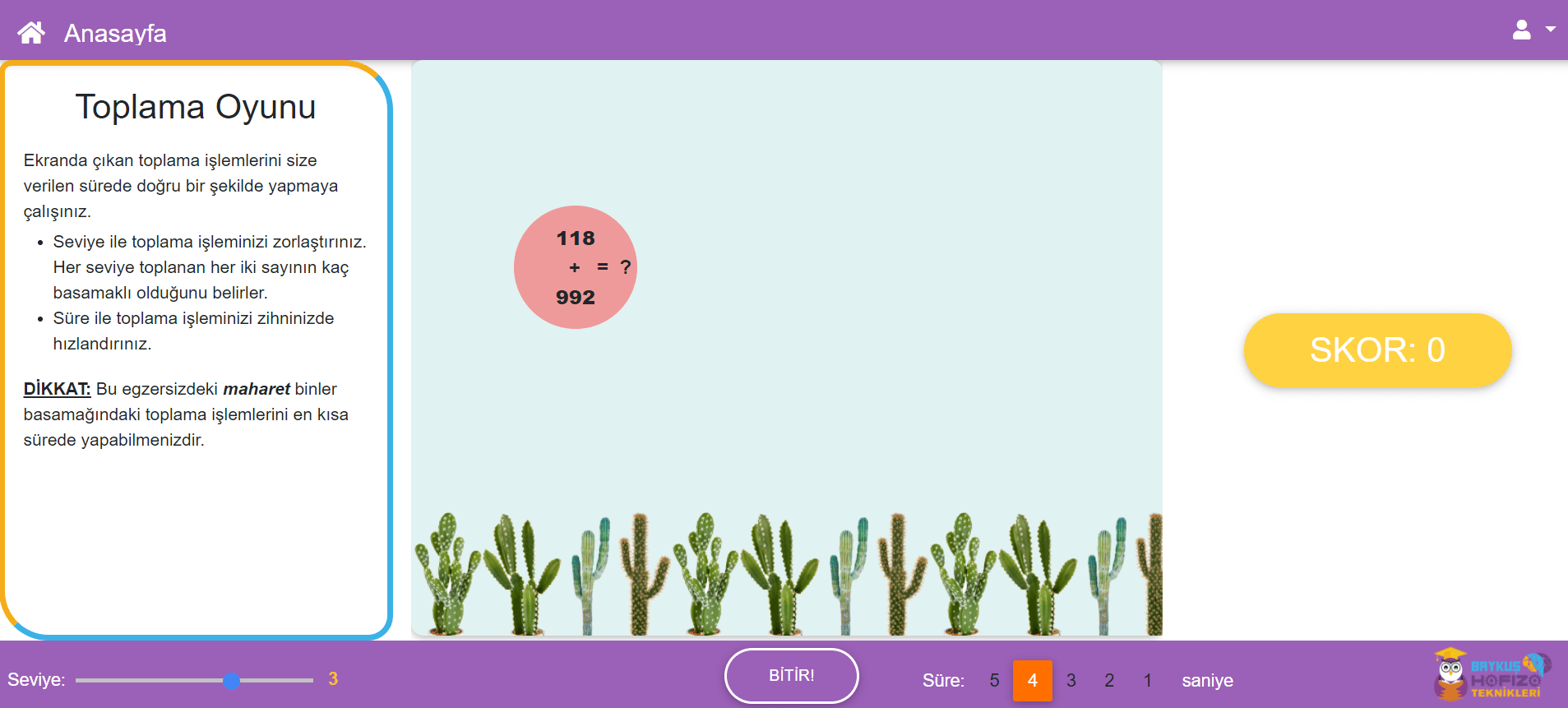Open the user account dropdown
The image size is (1568, 708).
pos(1533,30)
